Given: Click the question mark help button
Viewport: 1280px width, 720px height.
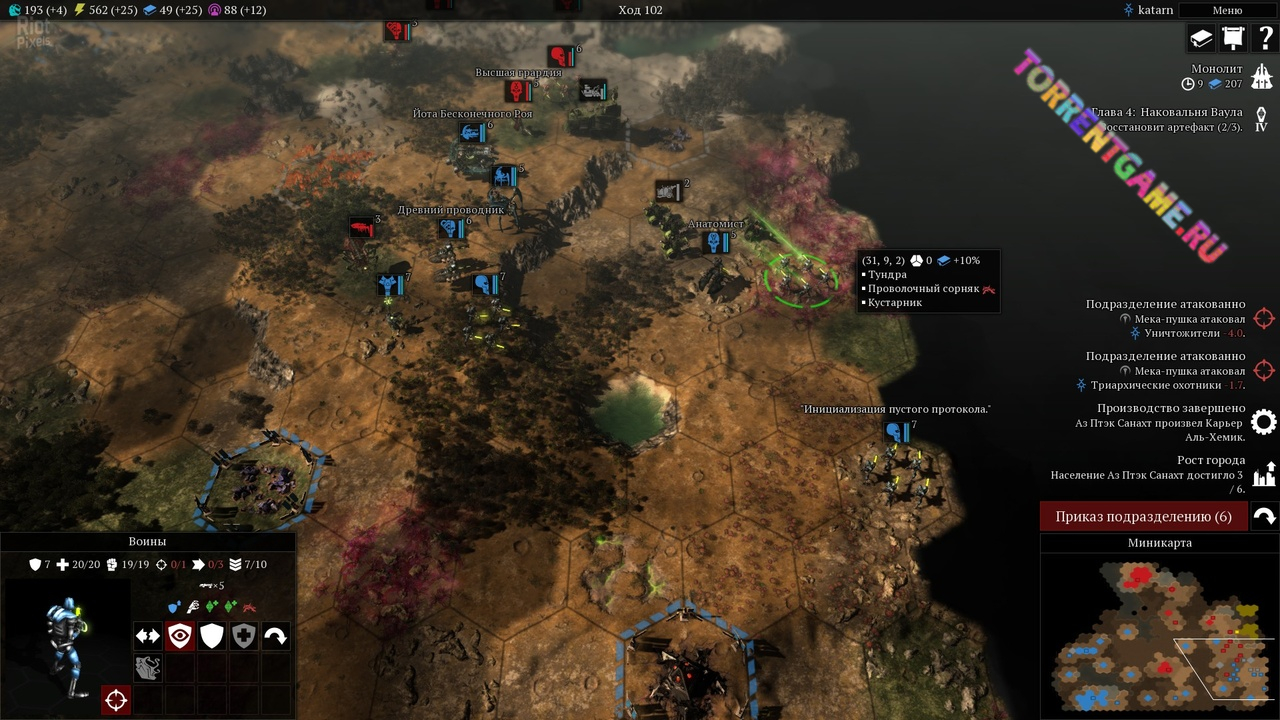Looking at the screenshot, I should pos(1264,38).
